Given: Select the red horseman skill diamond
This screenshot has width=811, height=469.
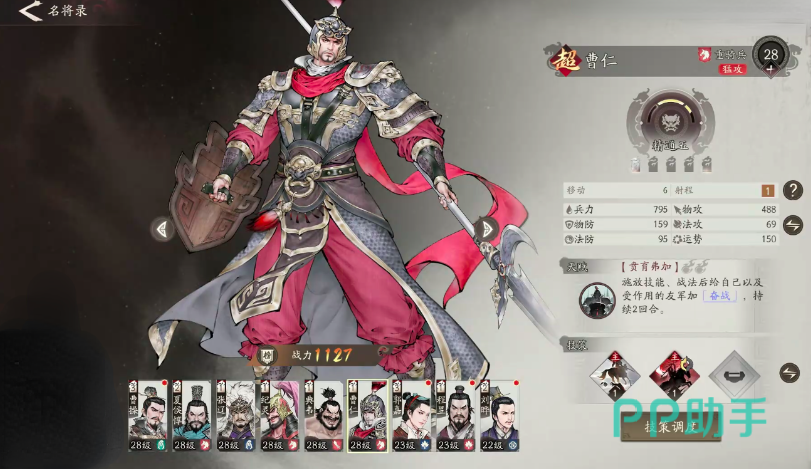Looking at the screenshot, I should [x=675, y=375].
